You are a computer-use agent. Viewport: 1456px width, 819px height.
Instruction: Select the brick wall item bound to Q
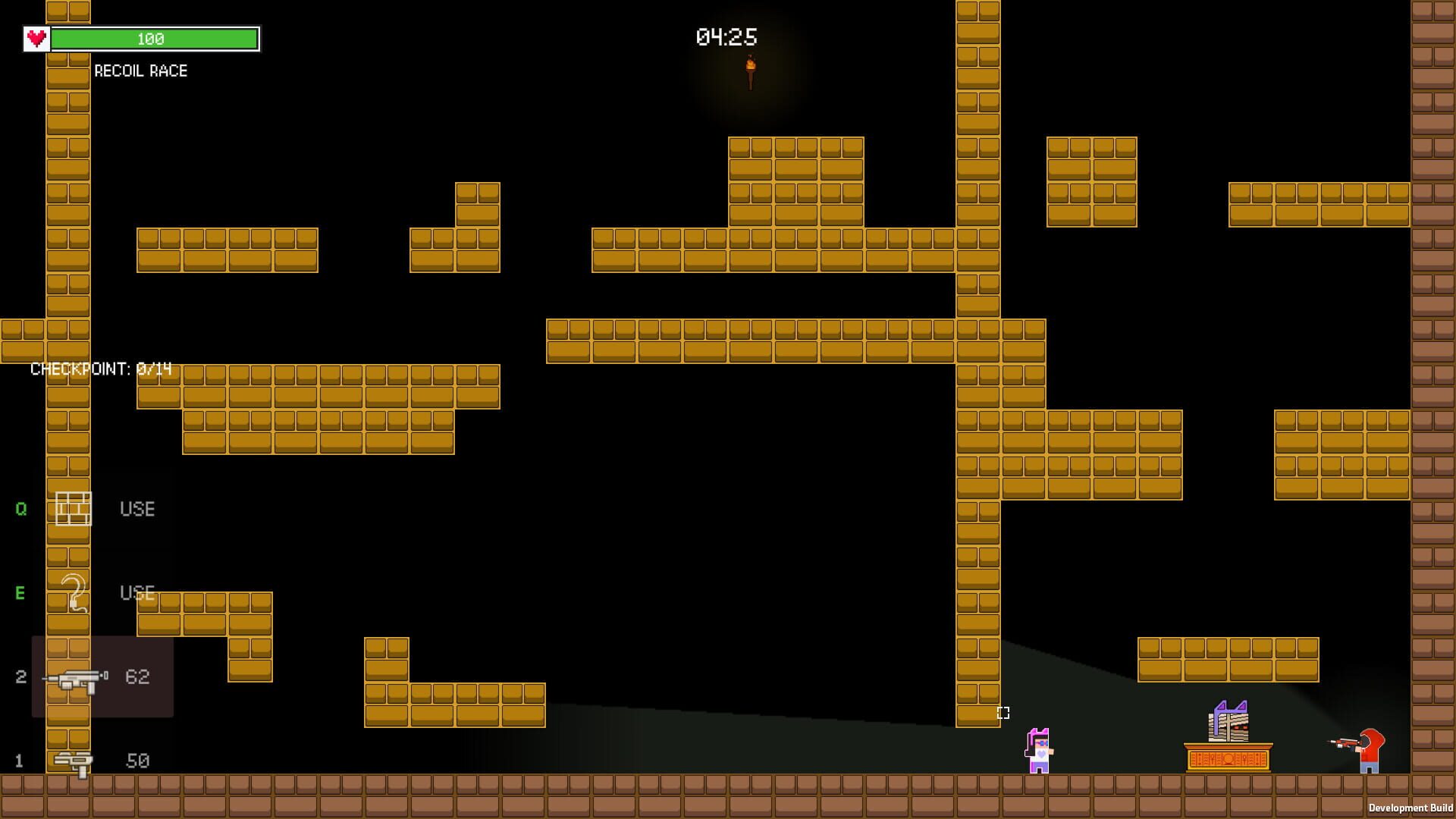coord(74,508)
